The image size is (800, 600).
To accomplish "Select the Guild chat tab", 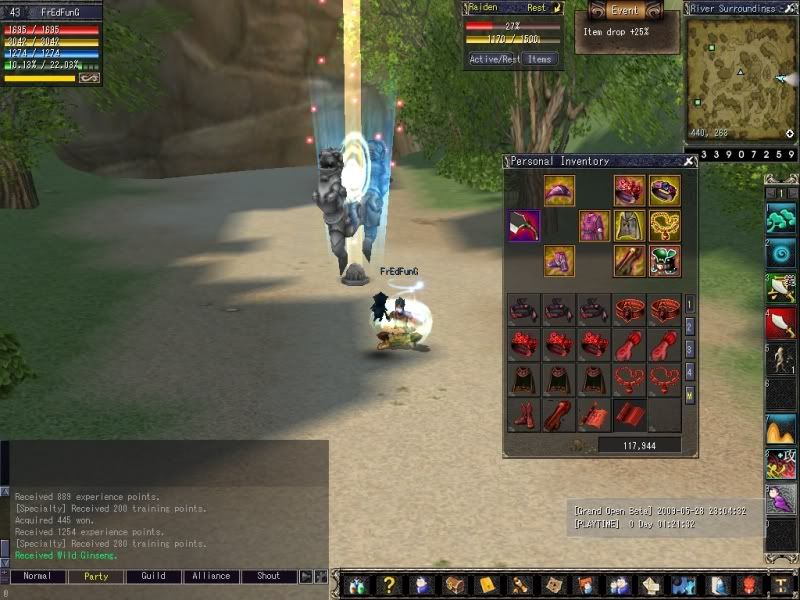I will click(153, 576).
